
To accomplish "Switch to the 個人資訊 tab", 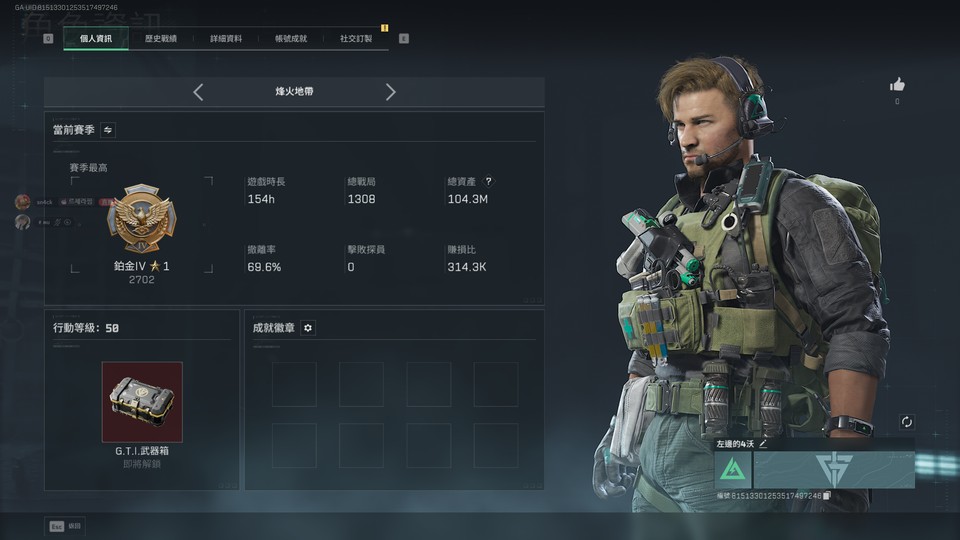I will tap(95, 39).
